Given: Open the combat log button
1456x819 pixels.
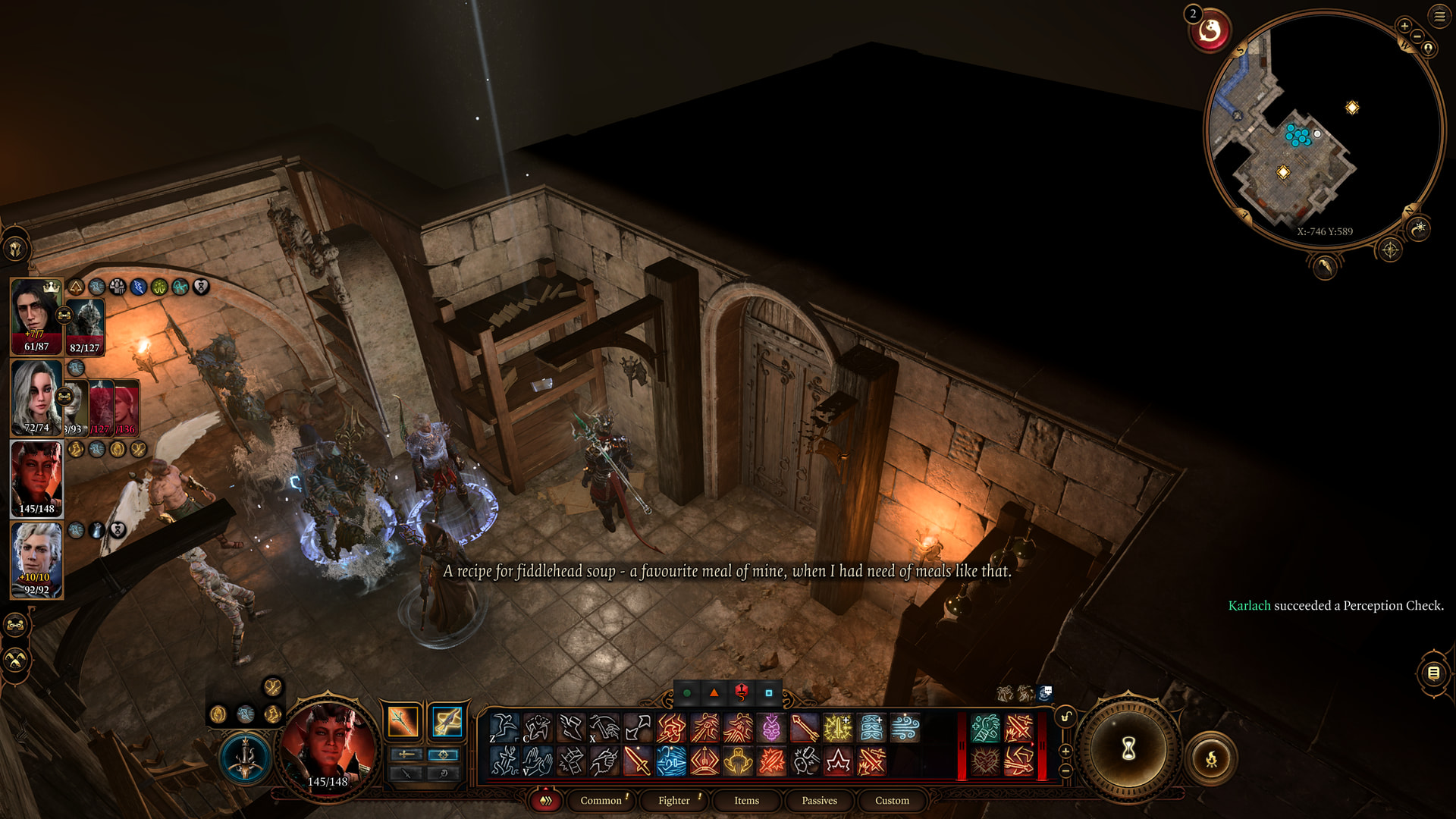Looking at the screenshot, I should coord(1433,673).
